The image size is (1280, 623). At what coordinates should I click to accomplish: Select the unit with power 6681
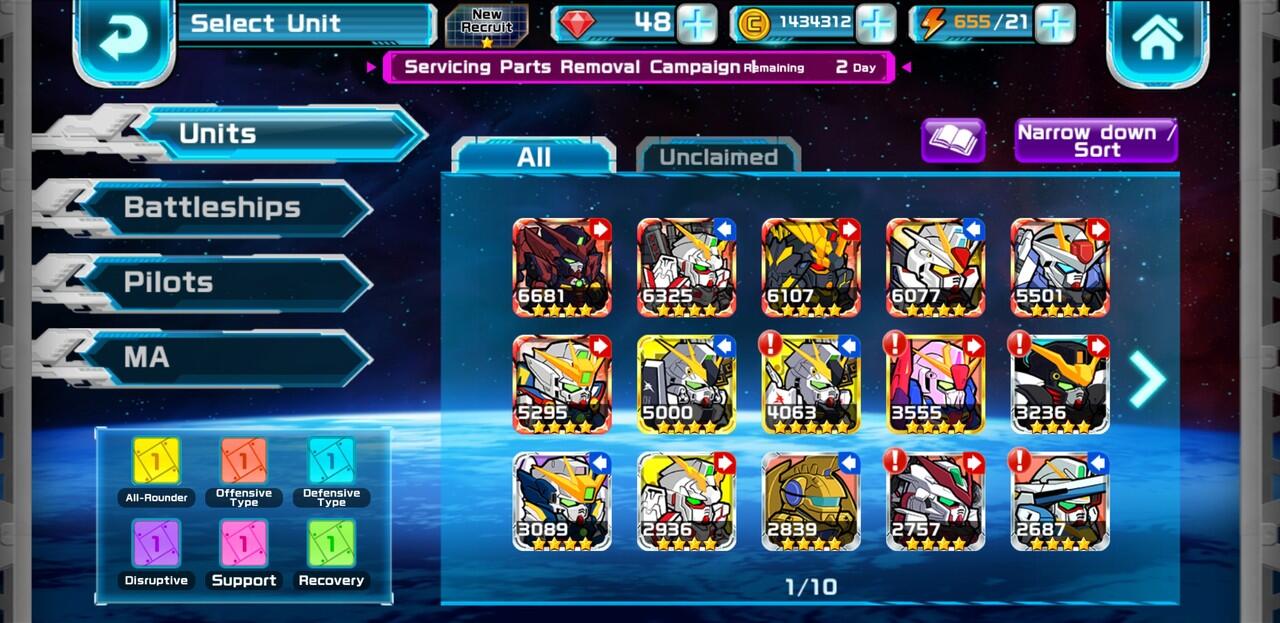click(x=562, y=267)
